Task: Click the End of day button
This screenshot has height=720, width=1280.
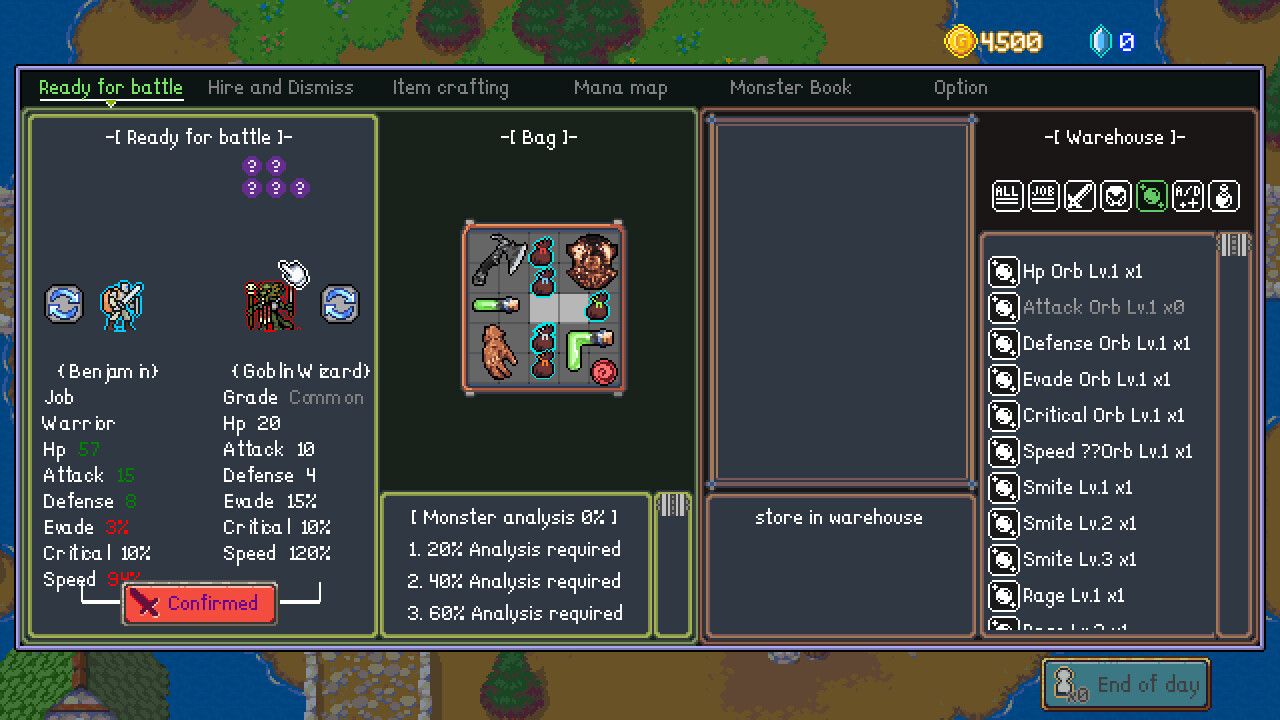Action: click(1125, 684)
